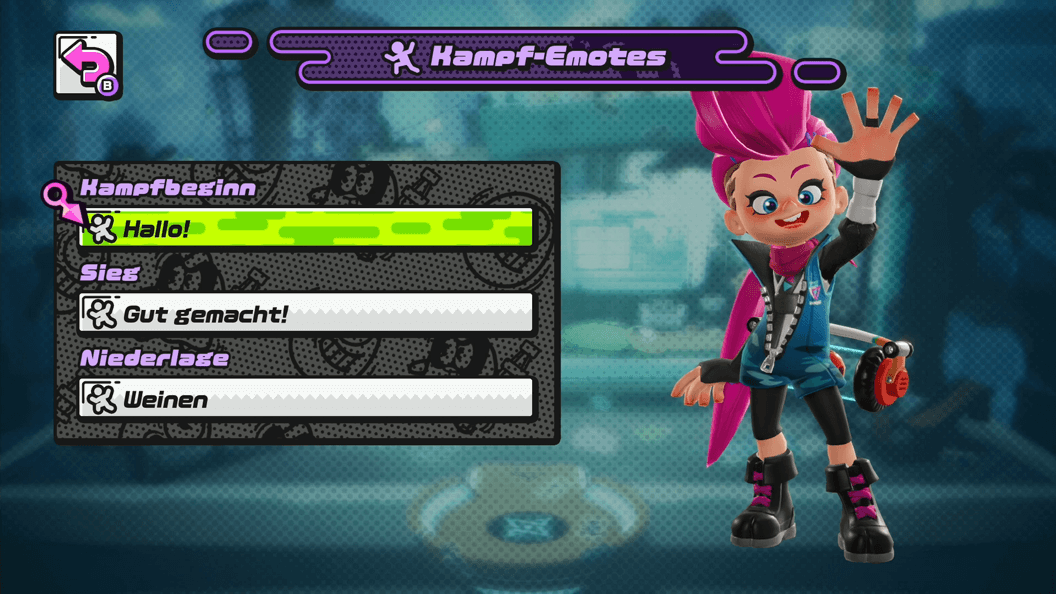Choose the Gut gemacht! victory emote
This screenshot has height=594, width=1056.
coord(306,314)
